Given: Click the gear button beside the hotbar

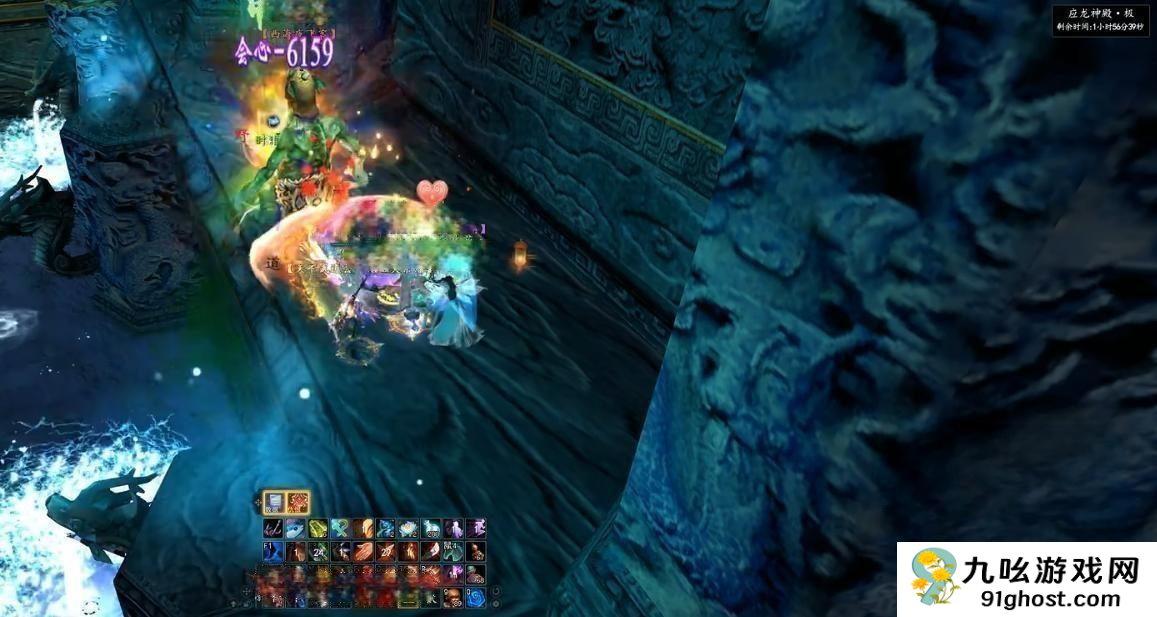Looking at the screenshot, I should point(496,603).
